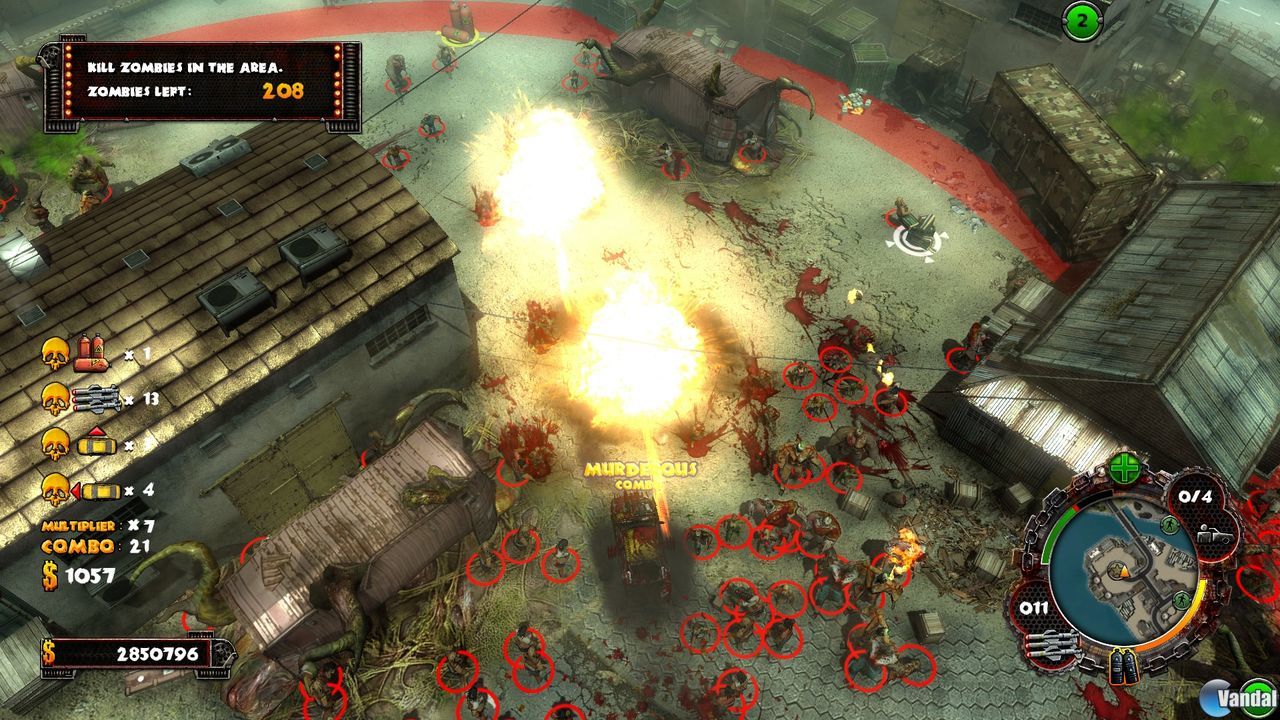Click the nitro bottles icon below the minimap
The height and width of the screenshot is (720, 1280).
pyautogui.click(x=1122, y=665)
